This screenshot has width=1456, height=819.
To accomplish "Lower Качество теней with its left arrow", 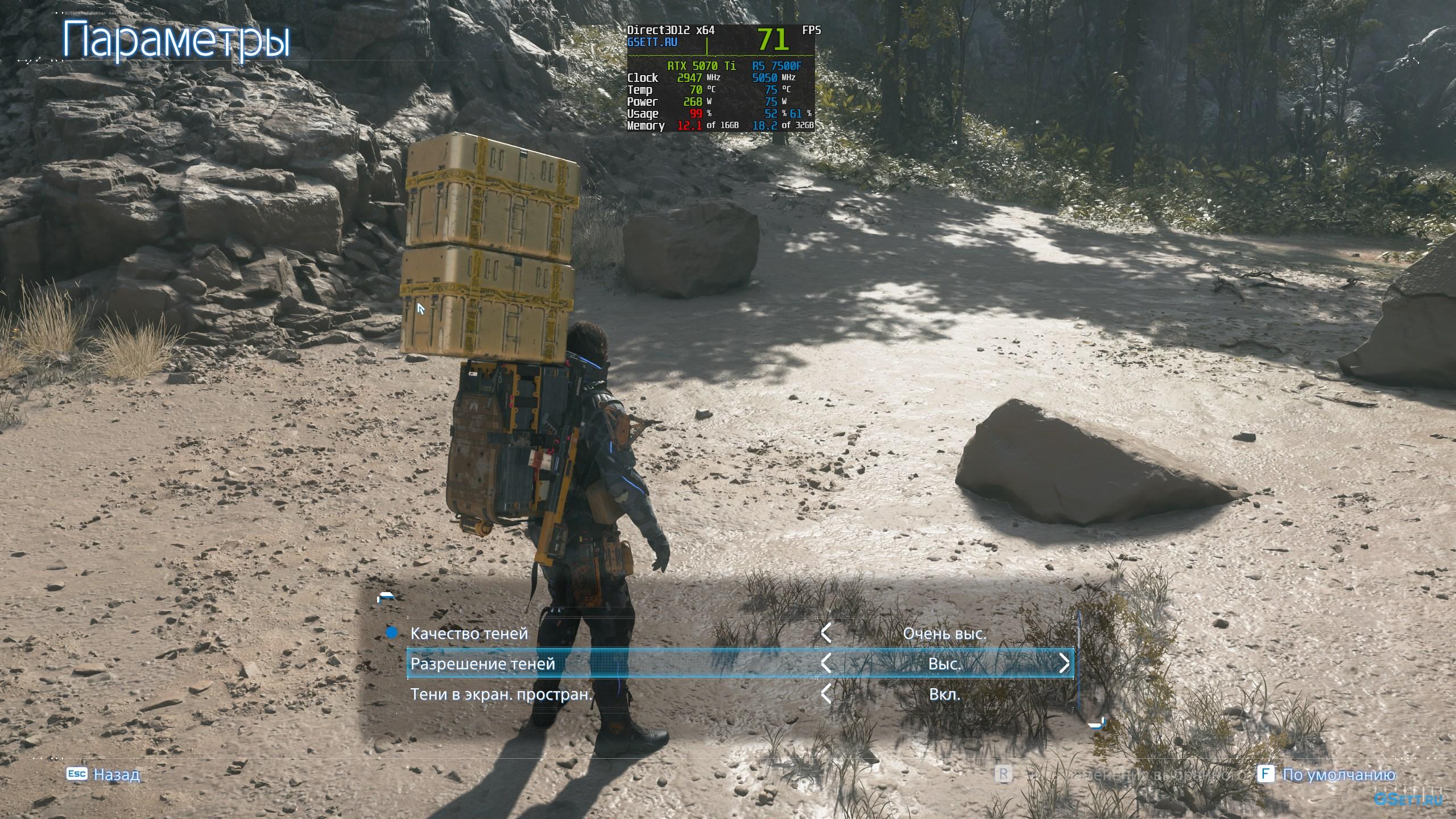I will point(826,633).
